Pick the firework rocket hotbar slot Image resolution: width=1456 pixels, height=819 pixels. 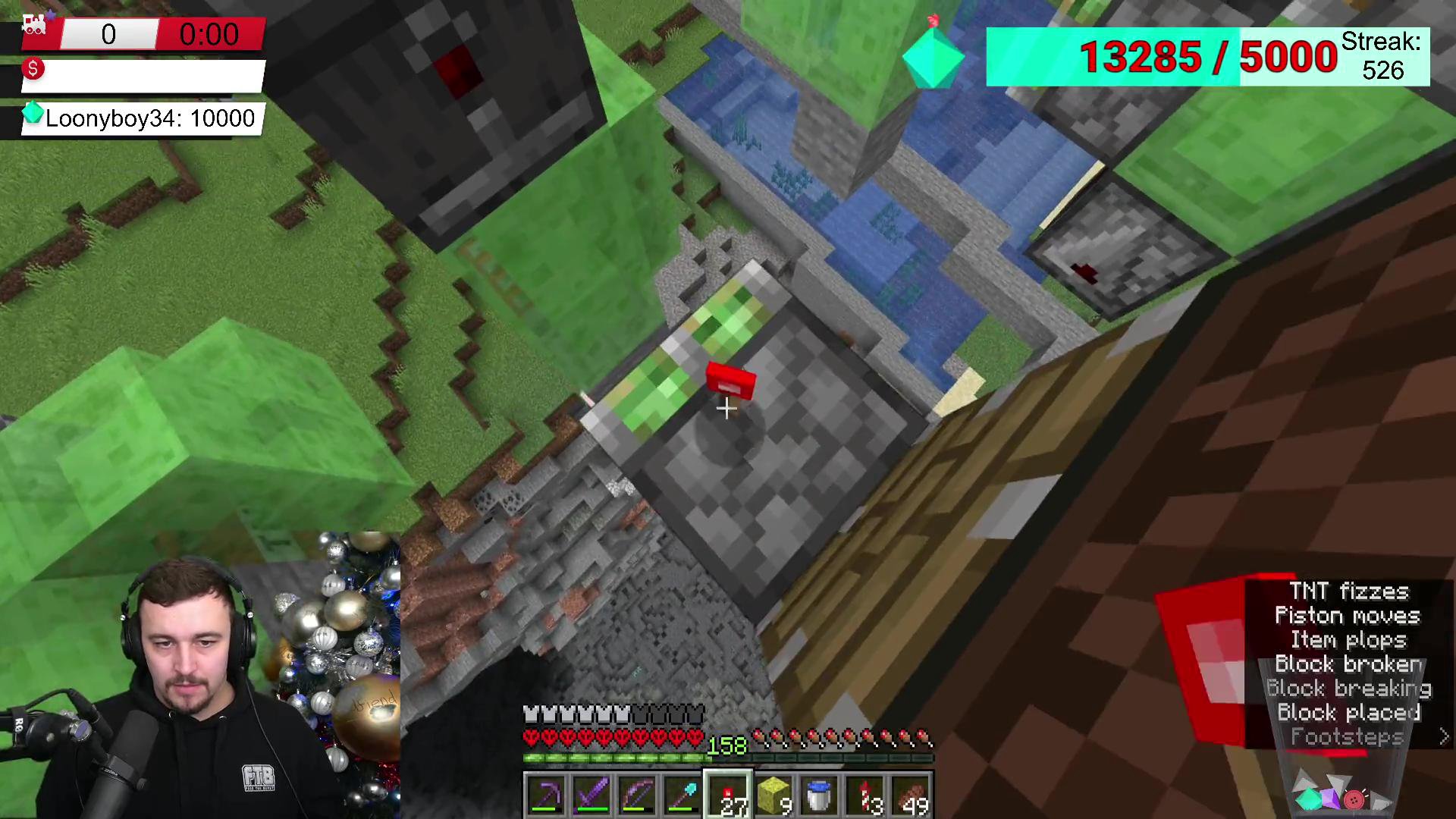point(864,795)
